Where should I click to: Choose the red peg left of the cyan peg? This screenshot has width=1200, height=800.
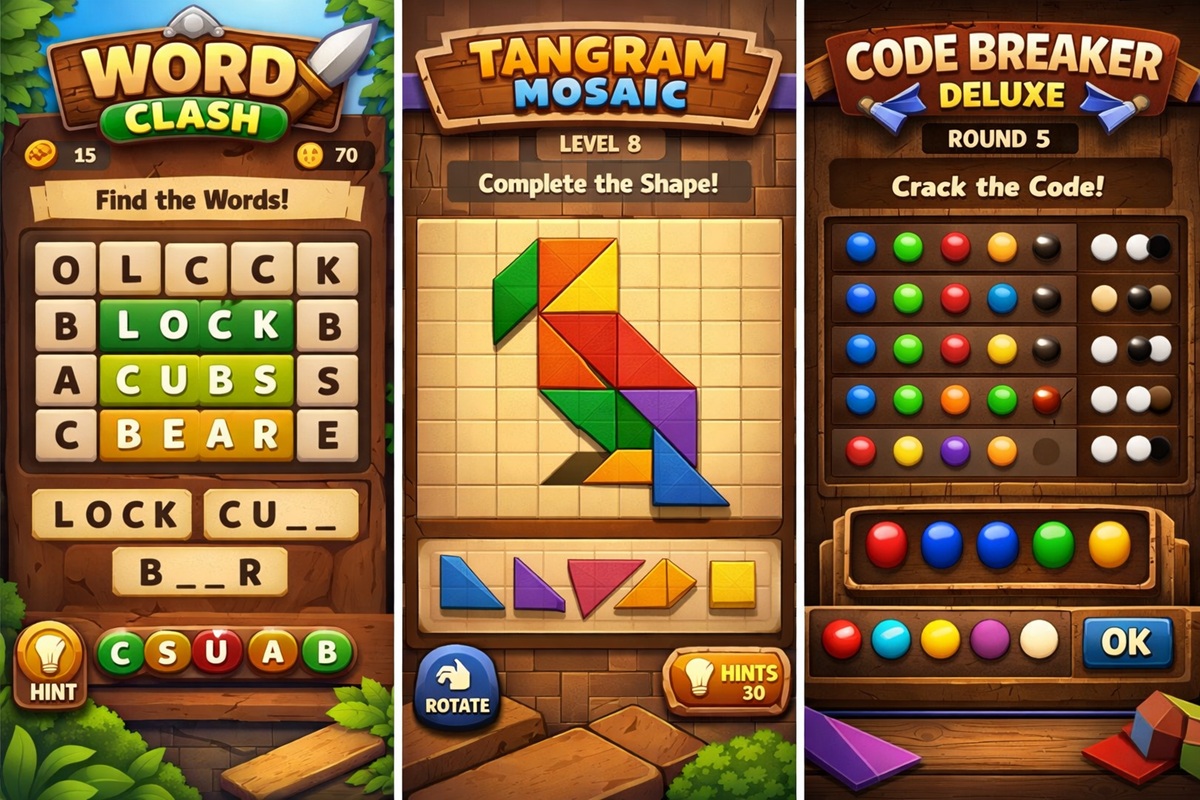click(x=841, y=640)
